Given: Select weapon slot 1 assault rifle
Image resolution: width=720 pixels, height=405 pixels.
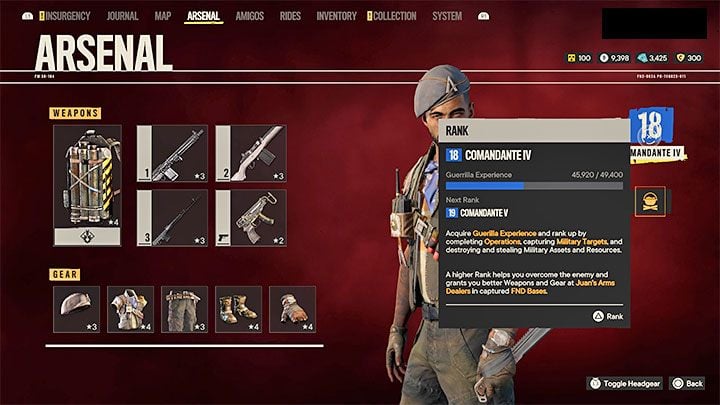Looking at the screenshot, I should tap(172, 153).
